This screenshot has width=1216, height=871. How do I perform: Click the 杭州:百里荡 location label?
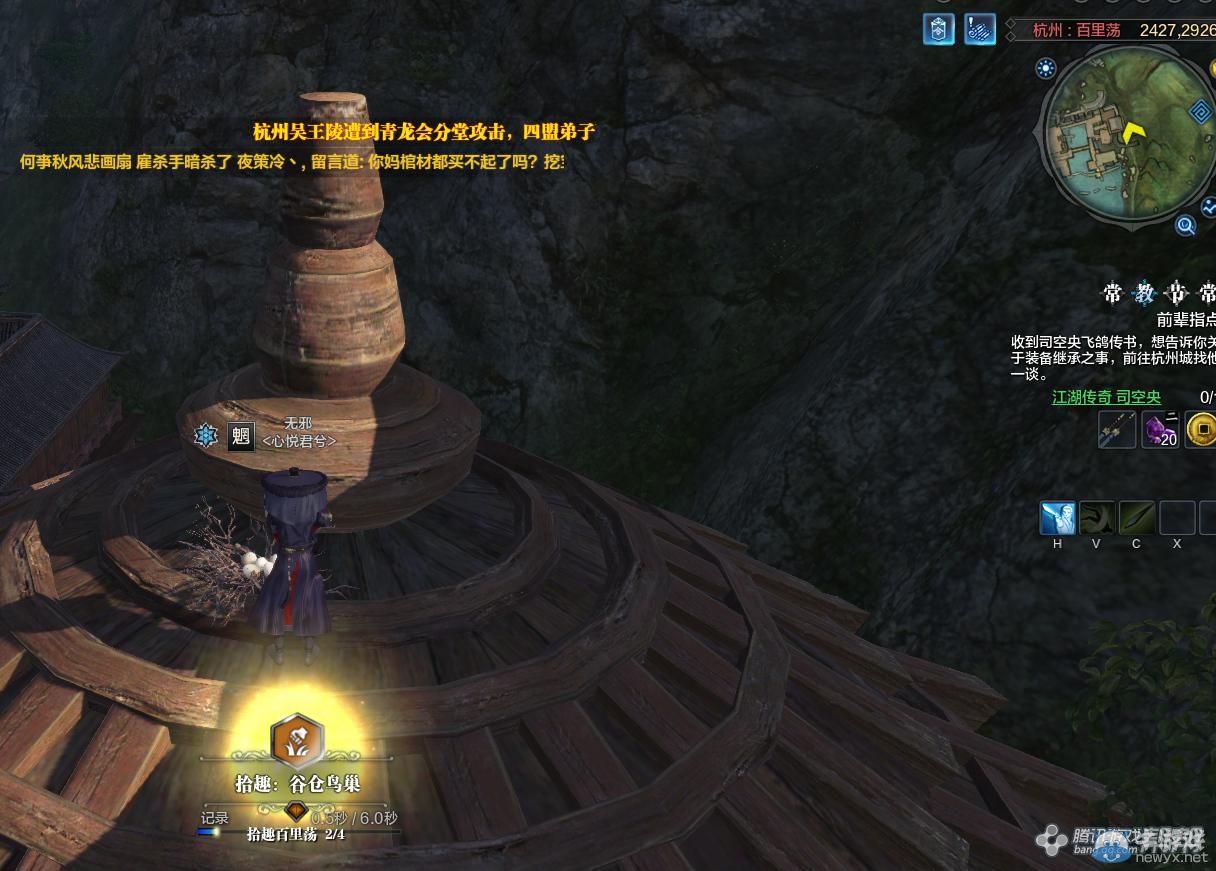click(x=1076, y=30)
